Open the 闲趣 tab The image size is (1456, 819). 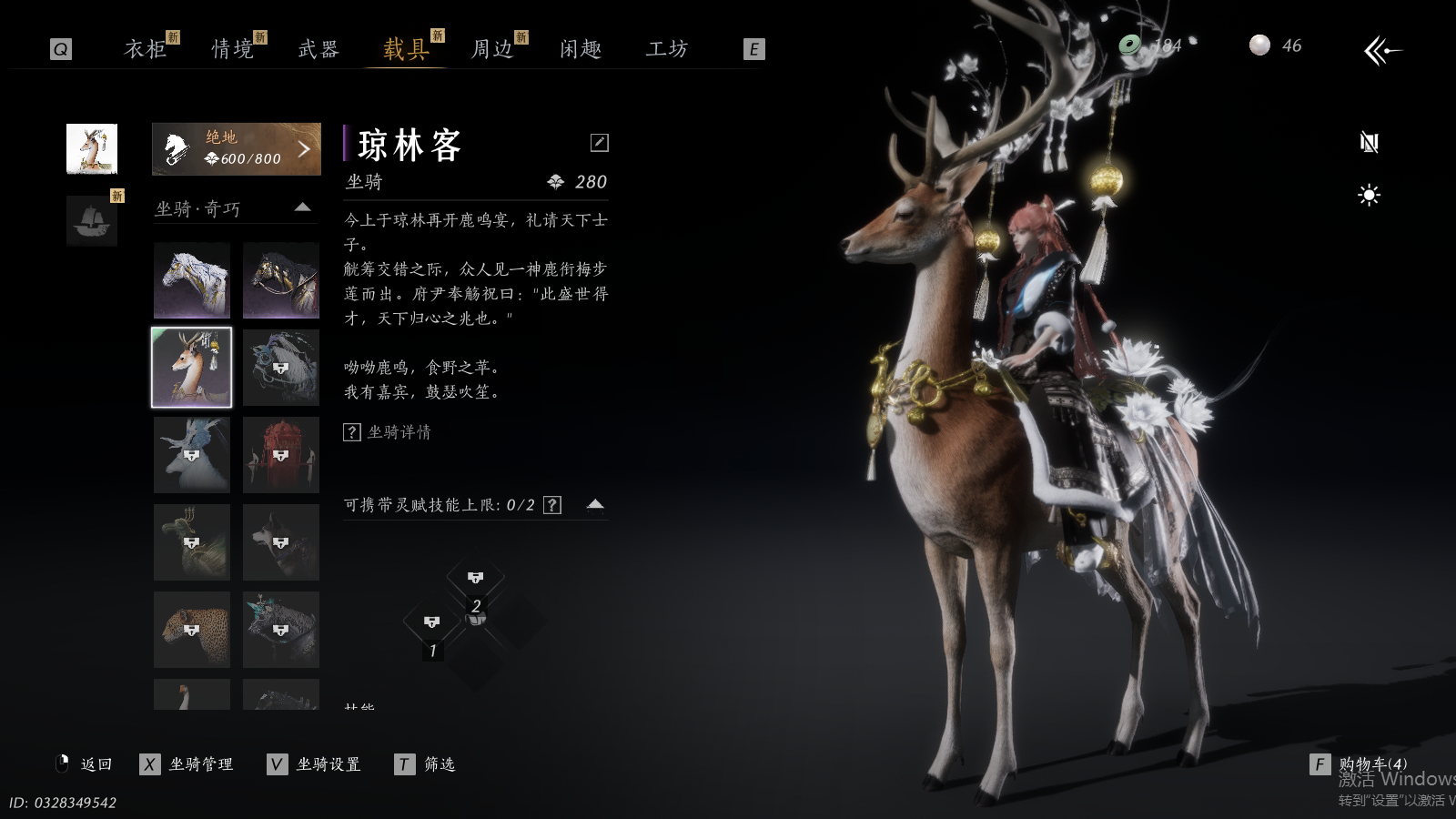581,49
